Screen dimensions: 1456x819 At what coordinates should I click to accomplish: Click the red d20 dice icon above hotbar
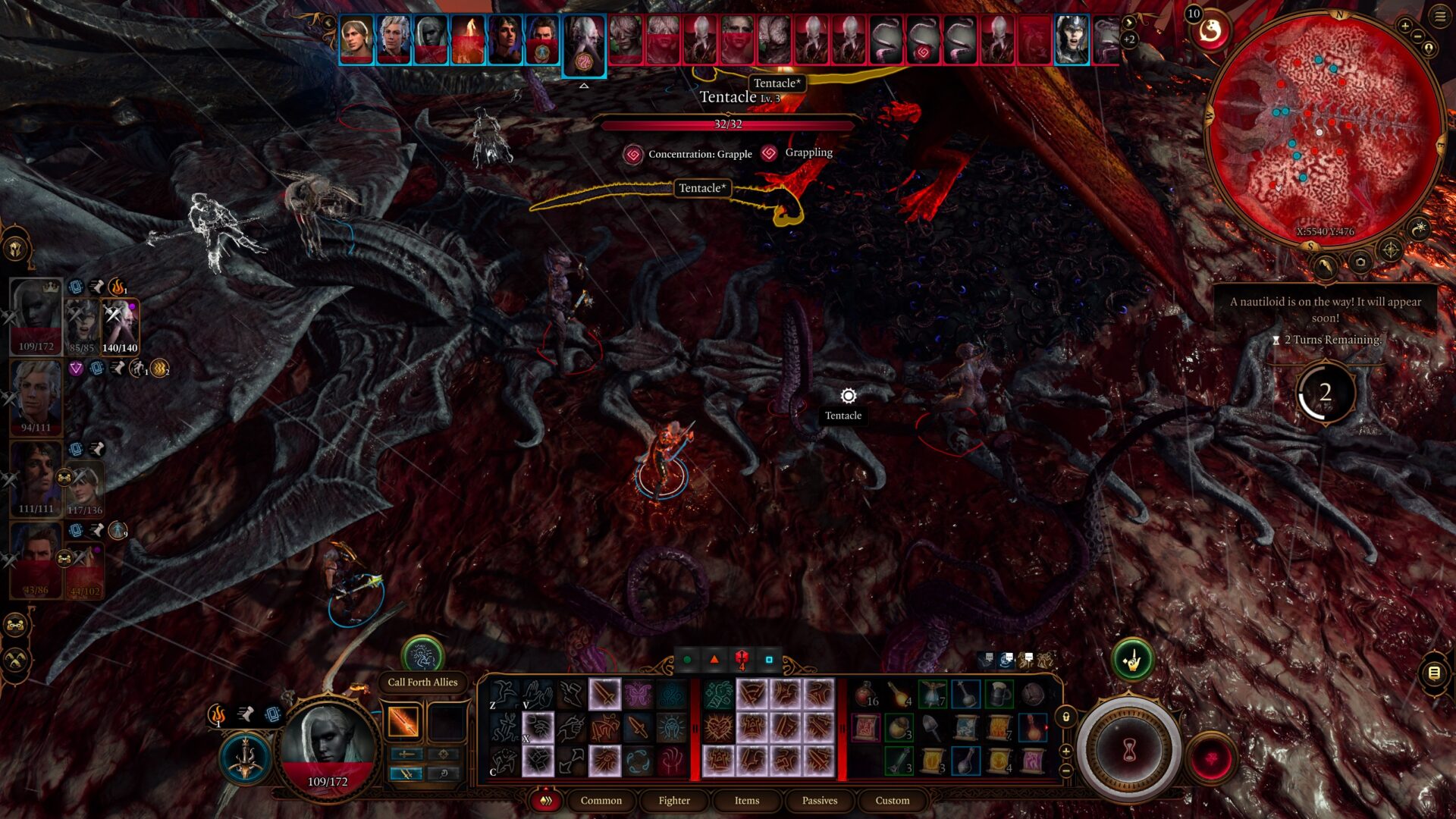coord(742,660)
